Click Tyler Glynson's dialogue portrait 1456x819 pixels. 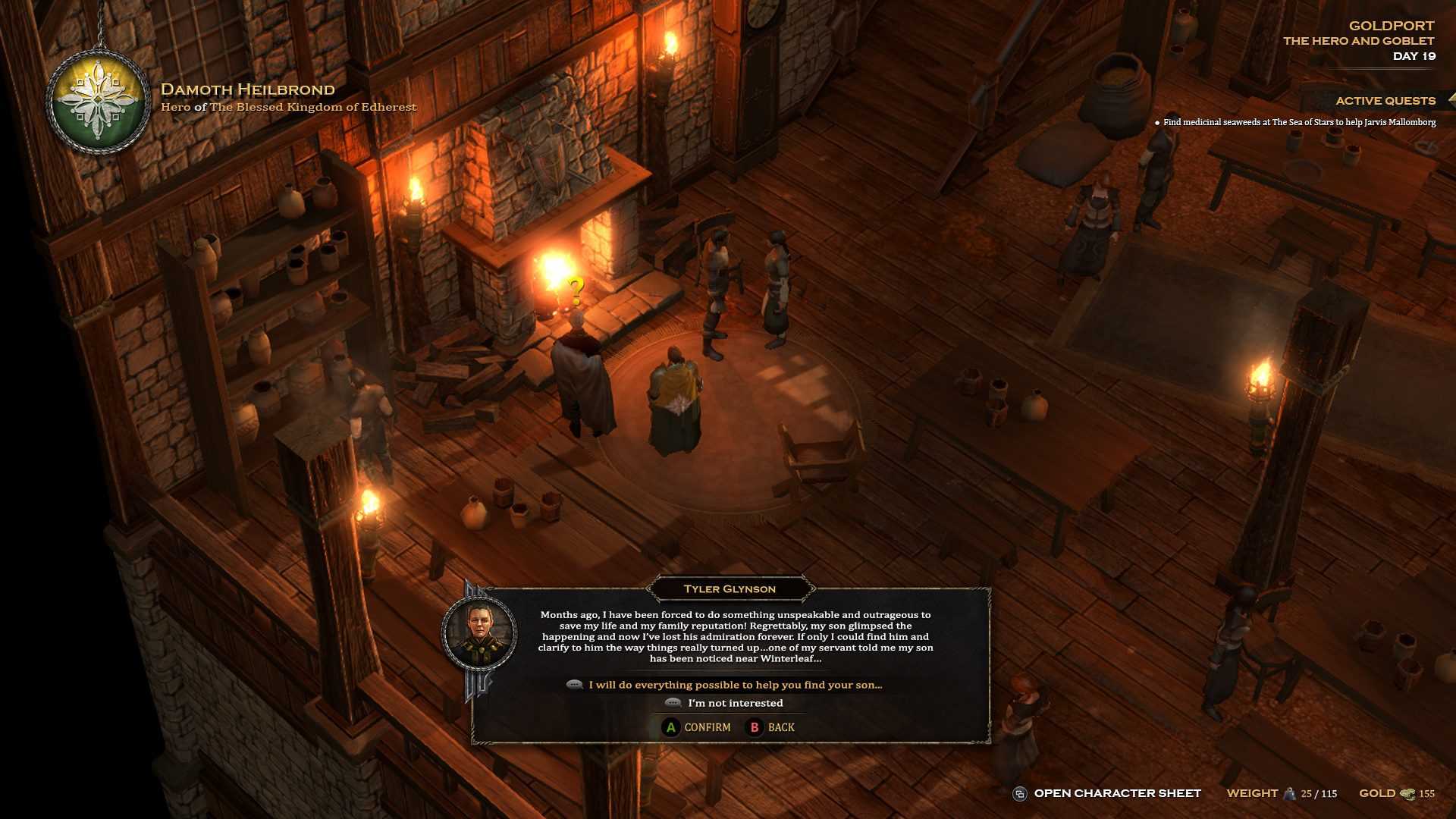479,633
